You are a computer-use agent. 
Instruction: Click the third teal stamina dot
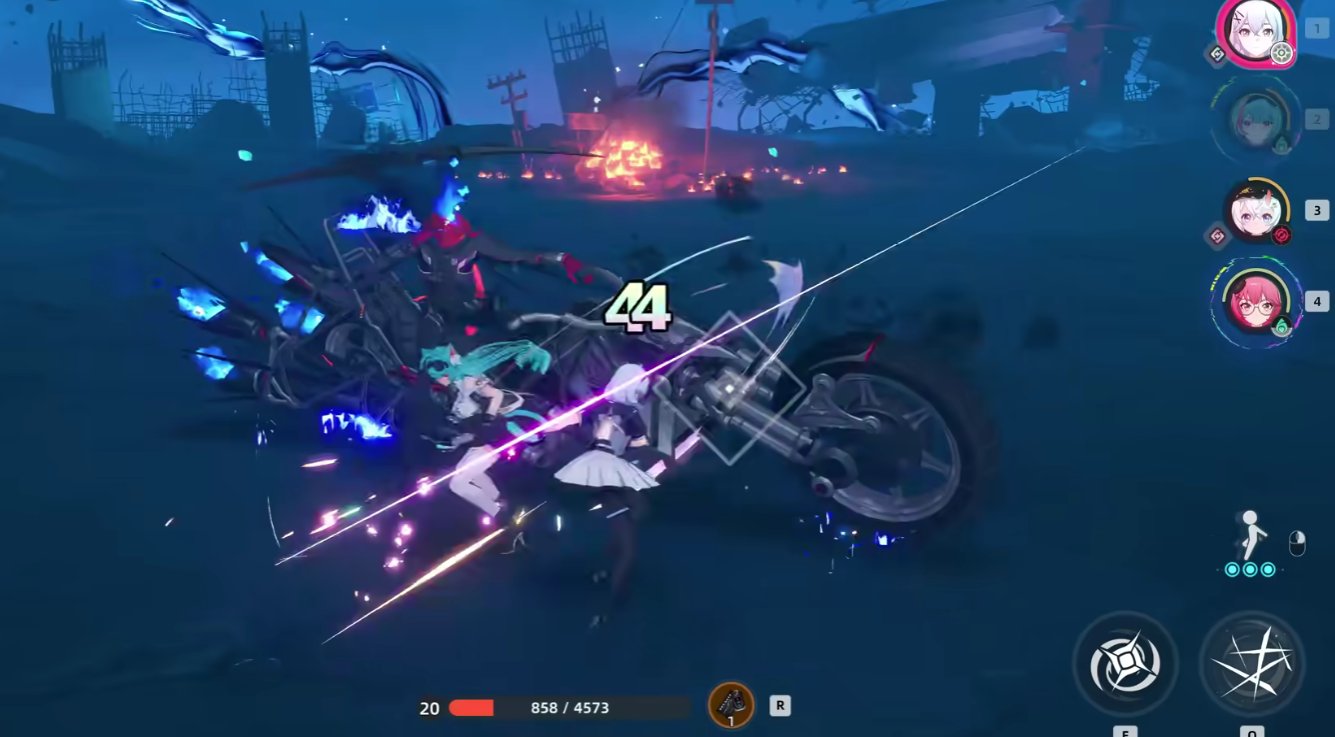(x=1268, y=569)
